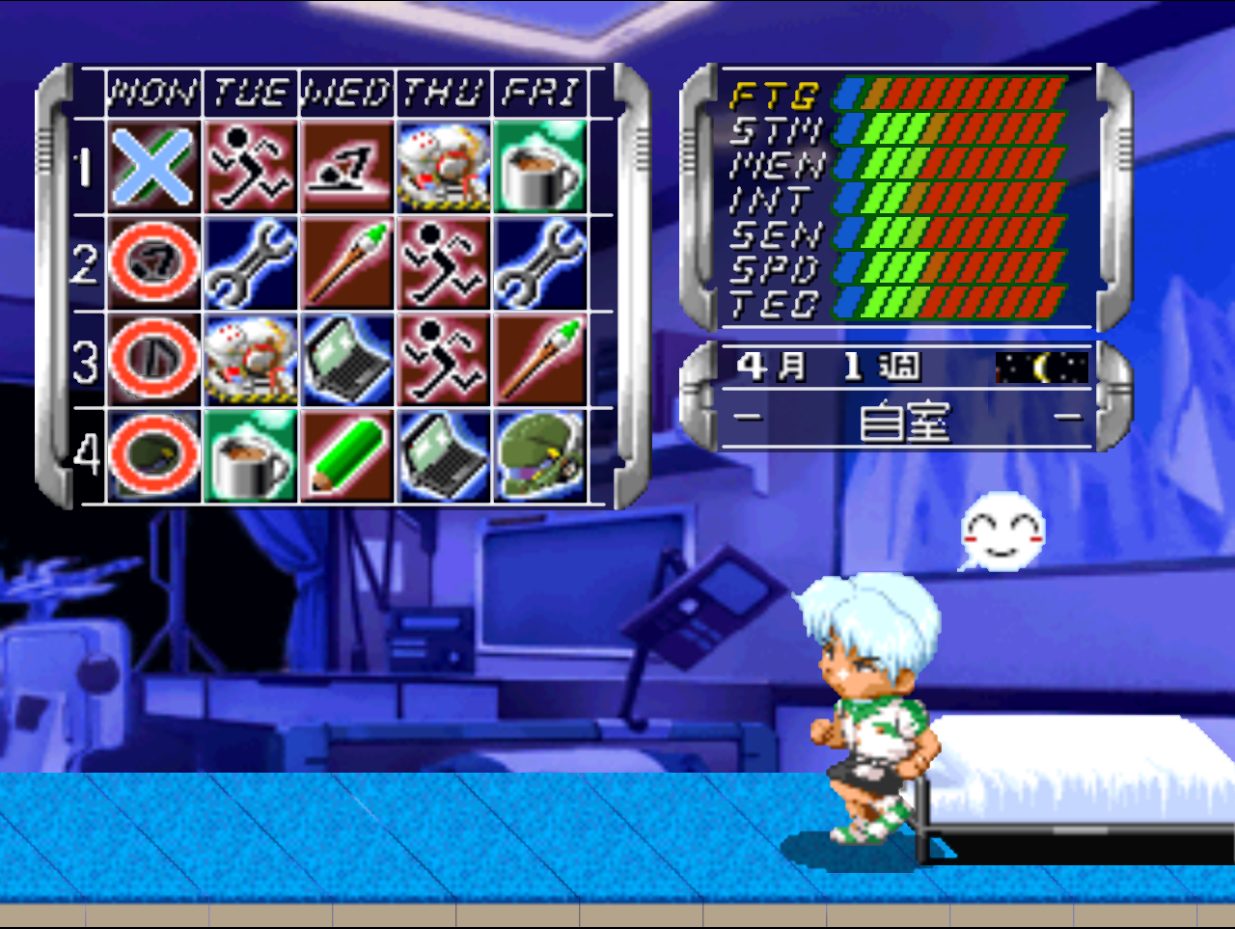
Task: Pick the red-ringed music note icon
Action: pos(153,359)
